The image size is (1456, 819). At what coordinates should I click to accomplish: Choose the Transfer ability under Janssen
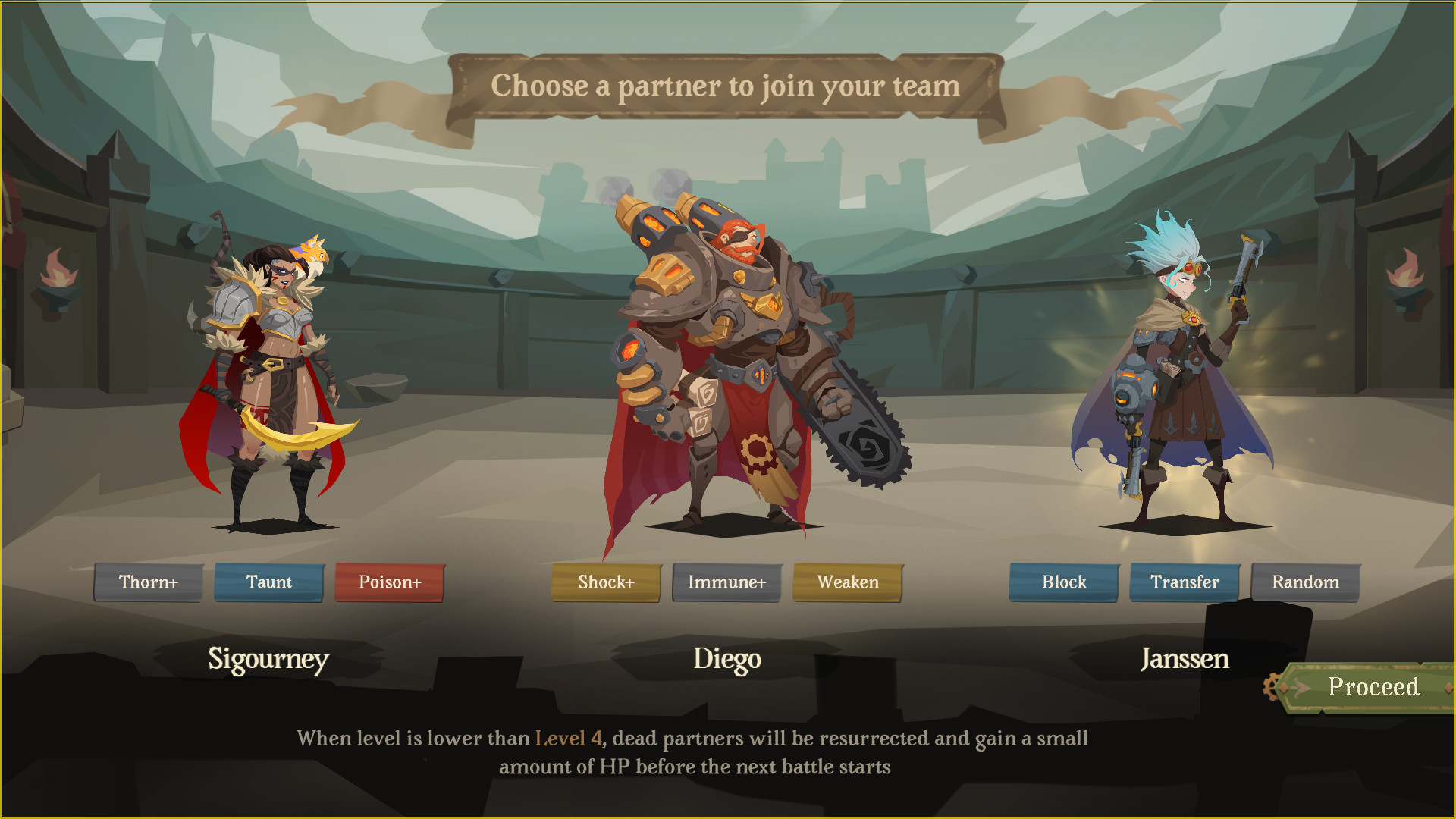pos(1185,582)
